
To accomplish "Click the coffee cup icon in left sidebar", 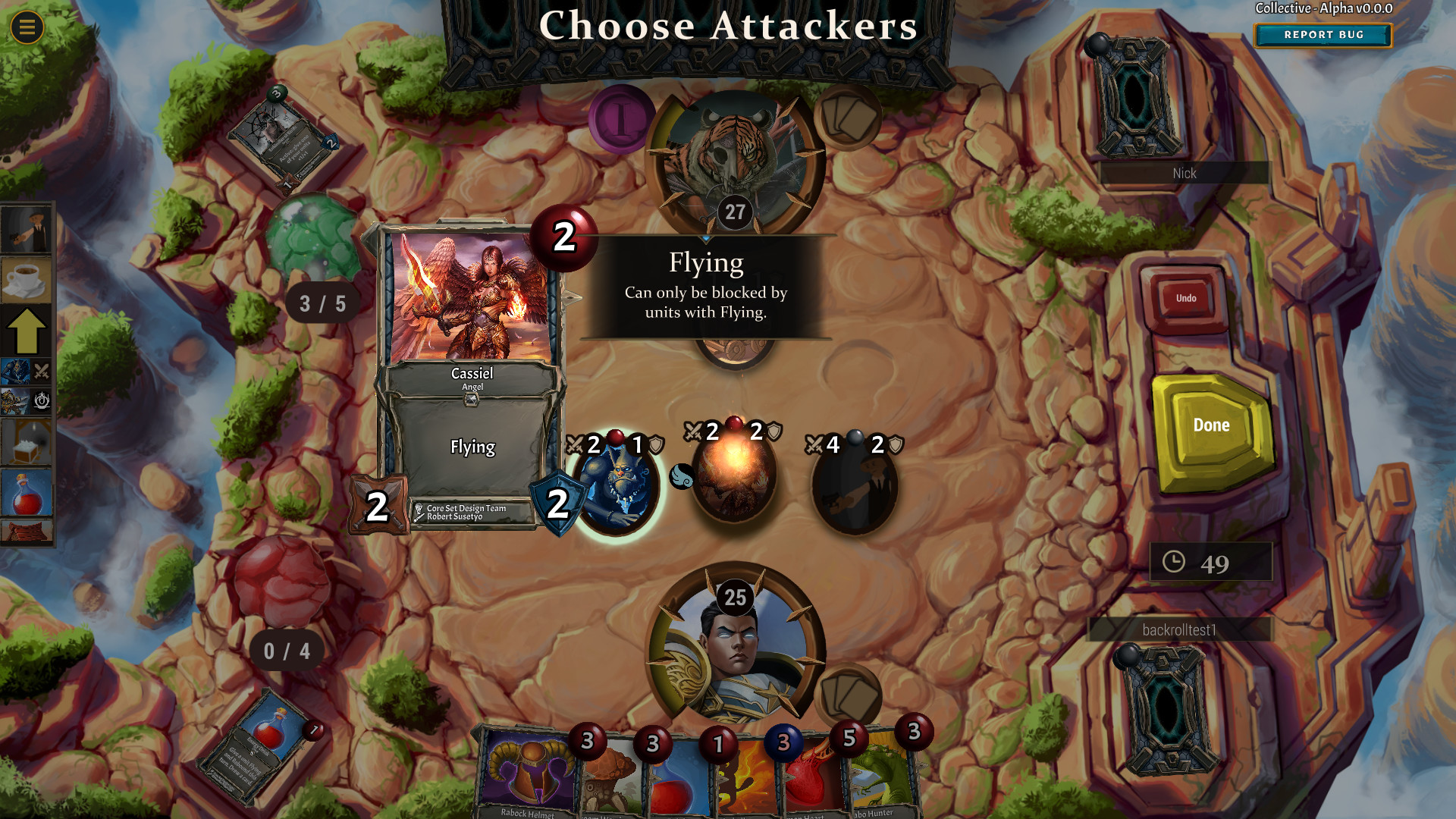I will point(28,279).
